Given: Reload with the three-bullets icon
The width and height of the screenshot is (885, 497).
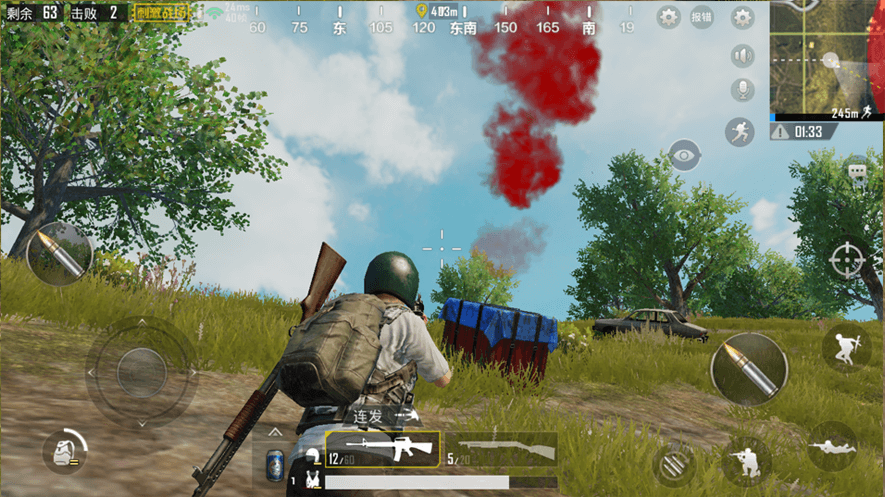Looking at the screenshot, I should (675, 465).
